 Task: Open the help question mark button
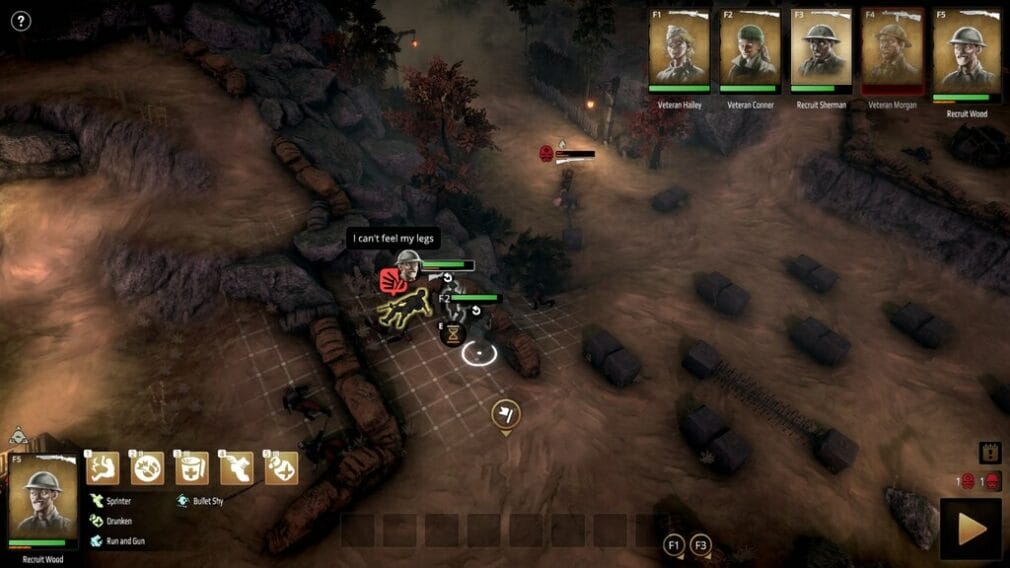pos(20,21)
